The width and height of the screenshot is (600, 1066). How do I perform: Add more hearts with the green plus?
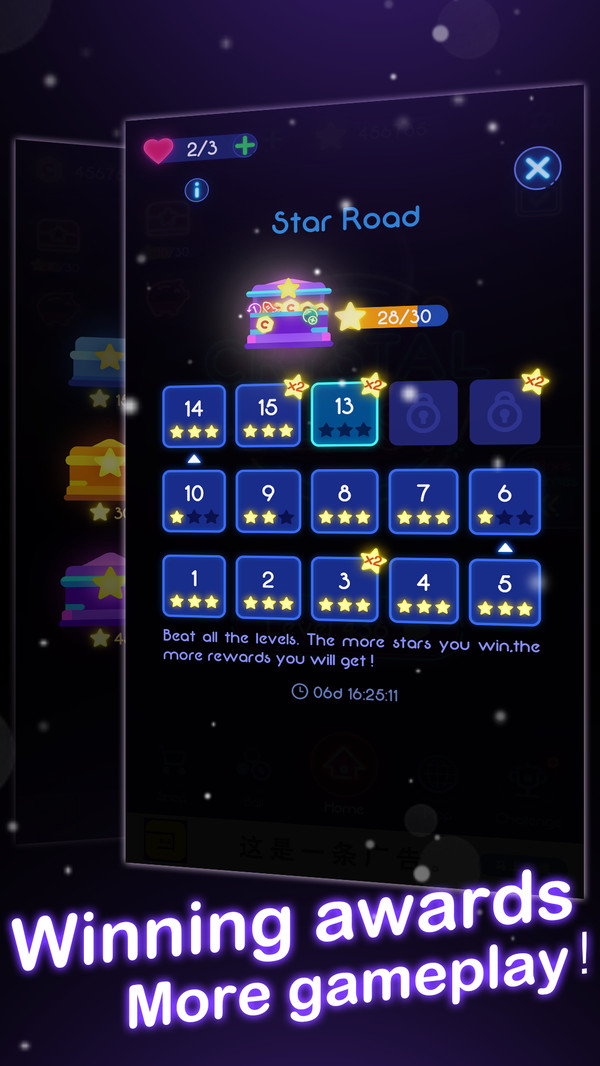point(244,146)
